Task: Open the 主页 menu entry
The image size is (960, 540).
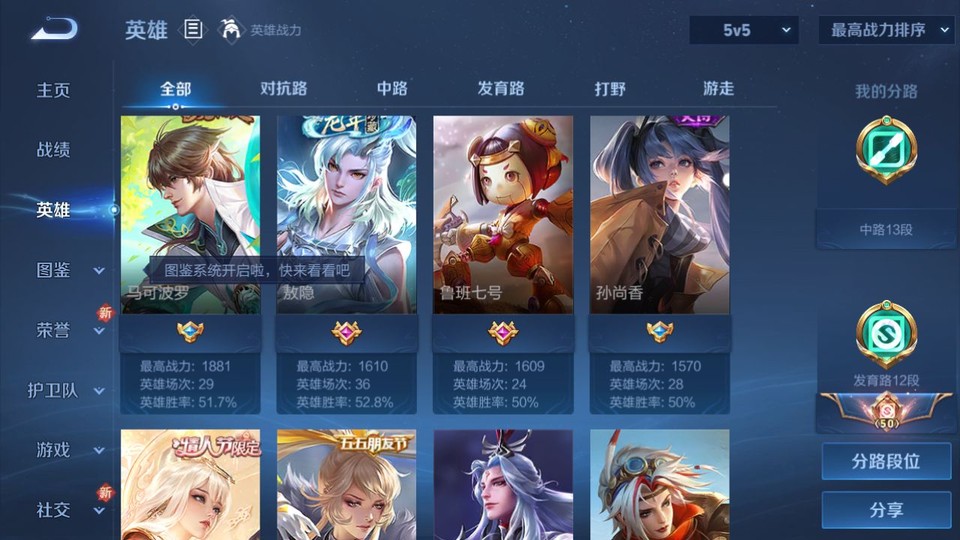Action: (54, 90)
